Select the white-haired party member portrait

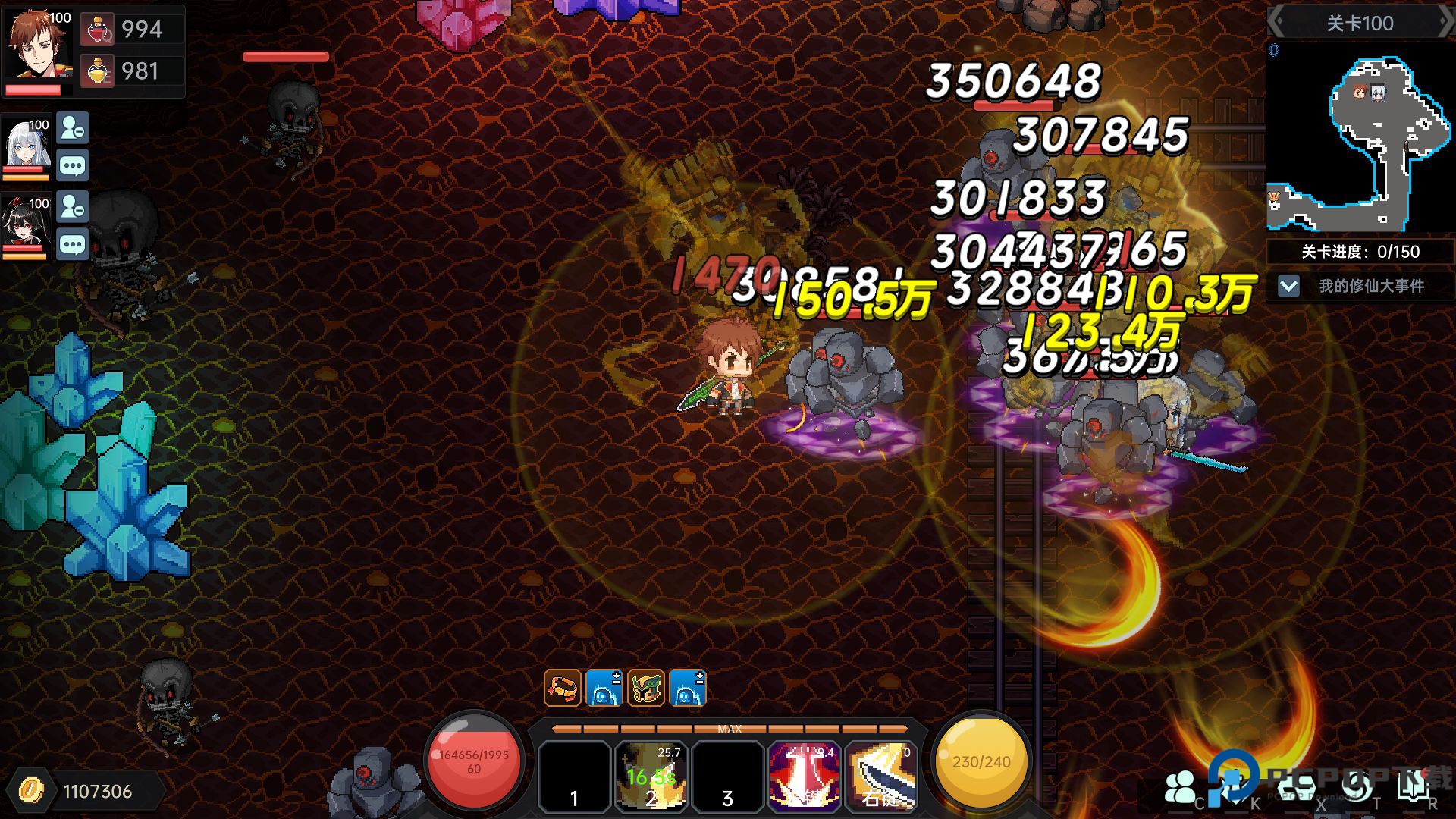pyautogui.click(x=27, y=144)
